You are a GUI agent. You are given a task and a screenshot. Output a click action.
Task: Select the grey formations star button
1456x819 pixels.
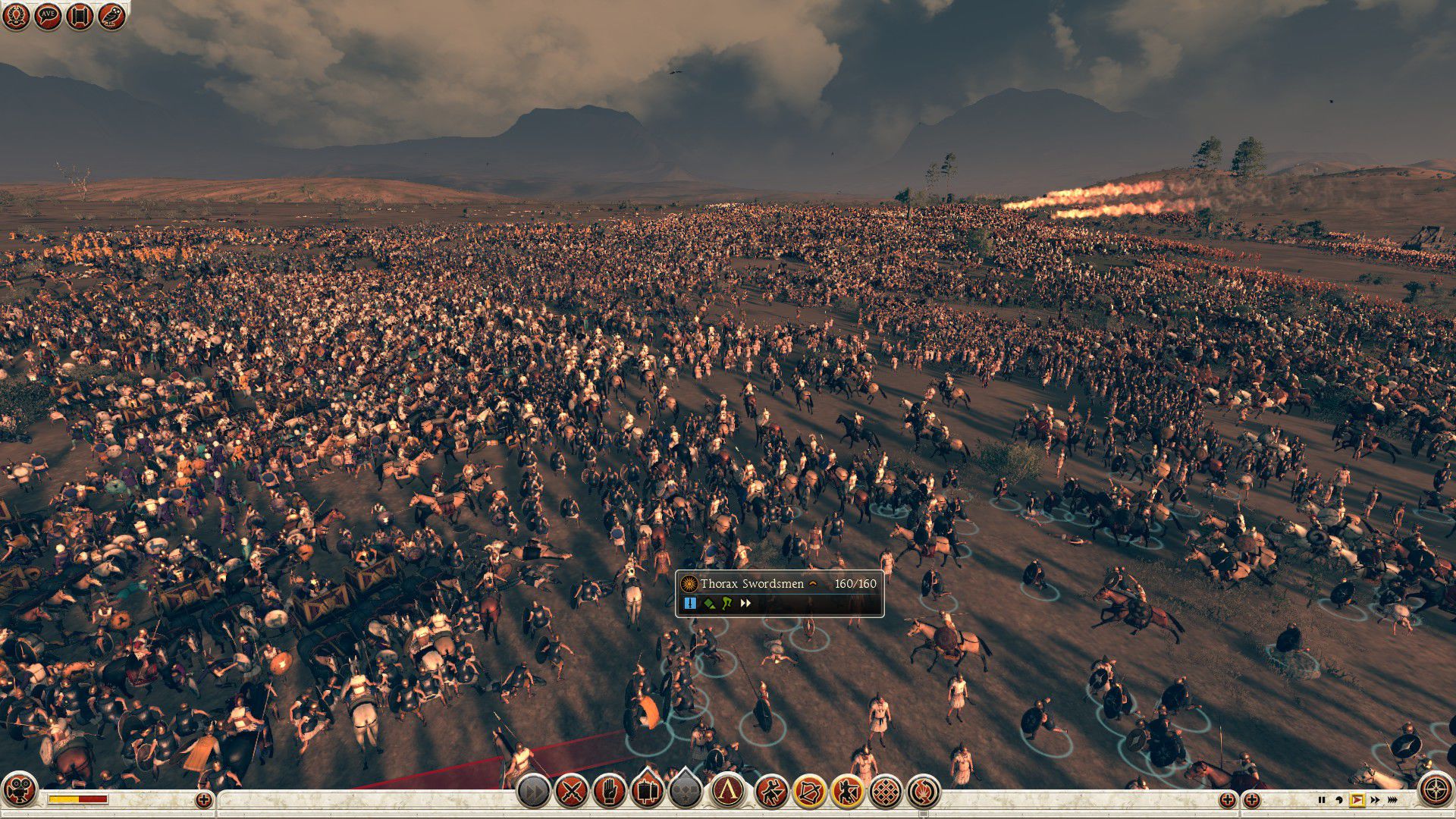pyautogui.click(x=685, y=792)
